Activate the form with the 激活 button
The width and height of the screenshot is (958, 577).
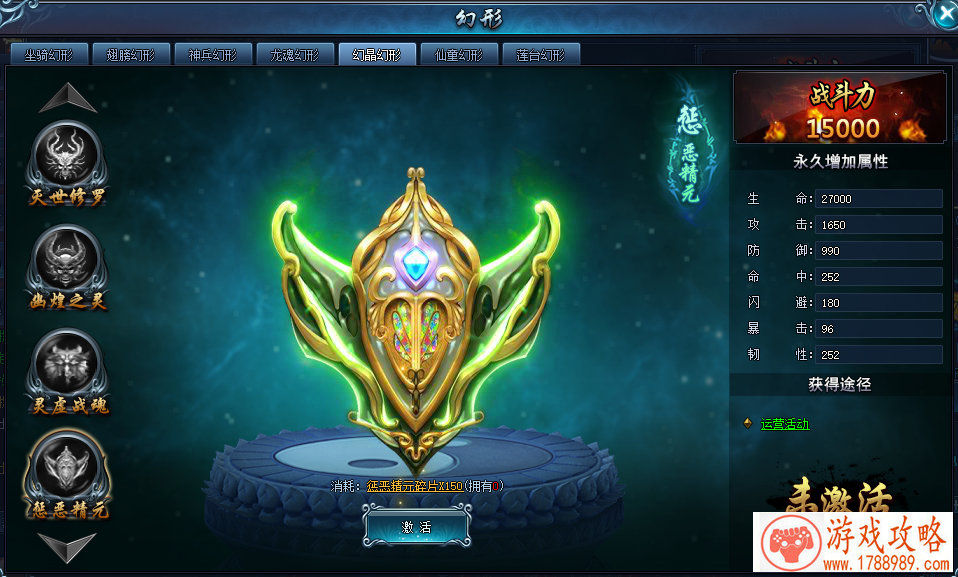[416, 527]
